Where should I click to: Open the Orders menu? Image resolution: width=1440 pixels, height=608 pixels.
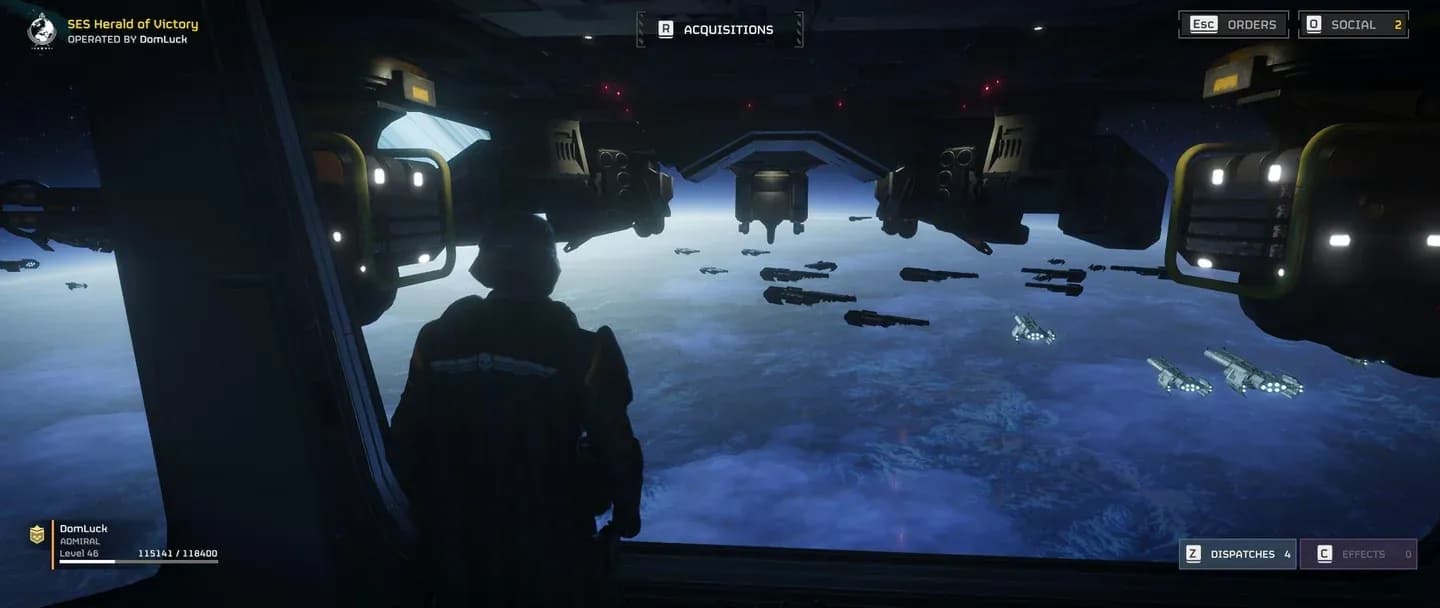coord(1233,25)
